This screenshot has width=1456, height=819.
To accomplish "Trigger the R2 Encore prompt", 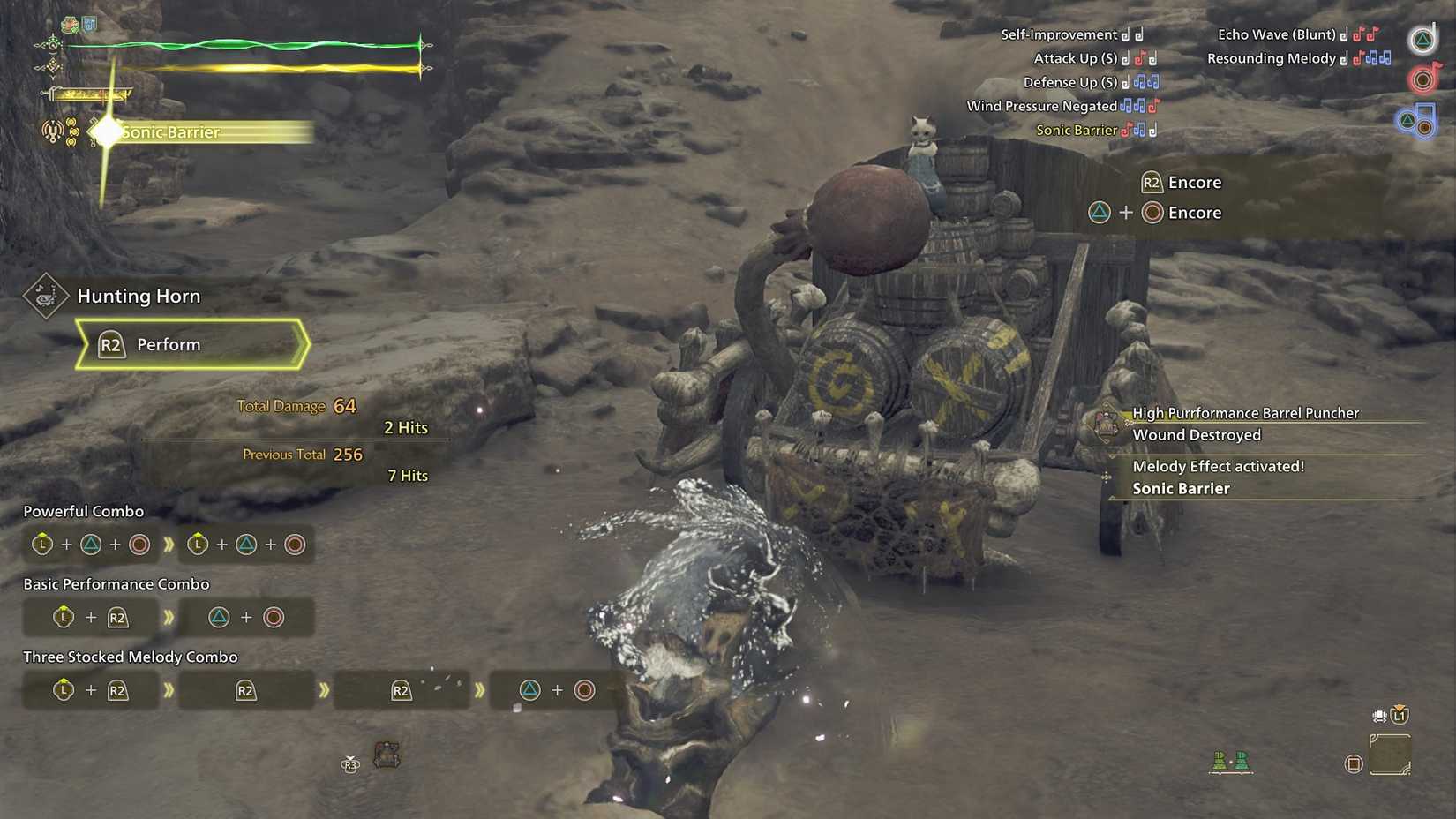I will tap(1182, 183).
